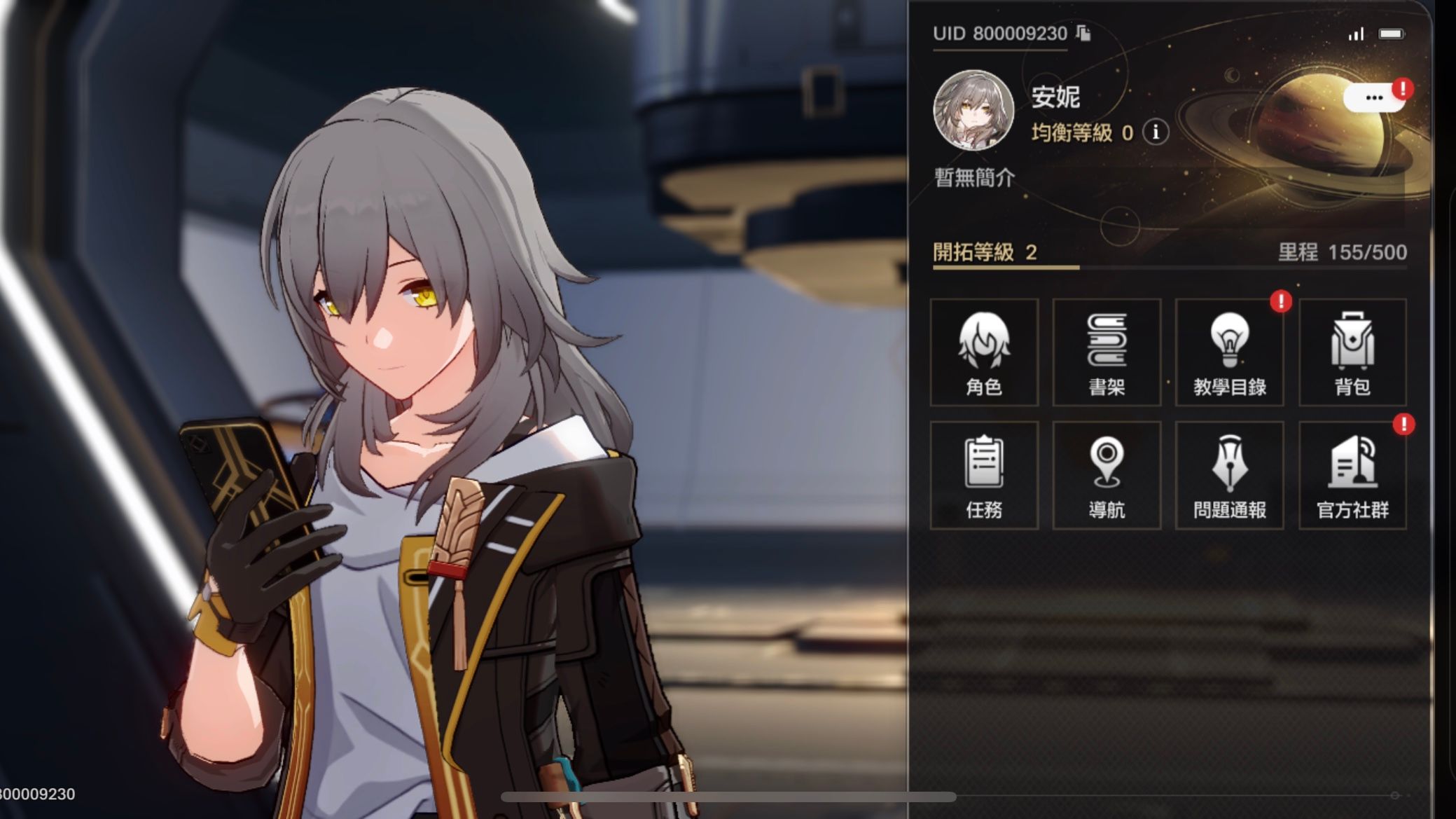Open the 官方社群 official community page

(1352, 475)
